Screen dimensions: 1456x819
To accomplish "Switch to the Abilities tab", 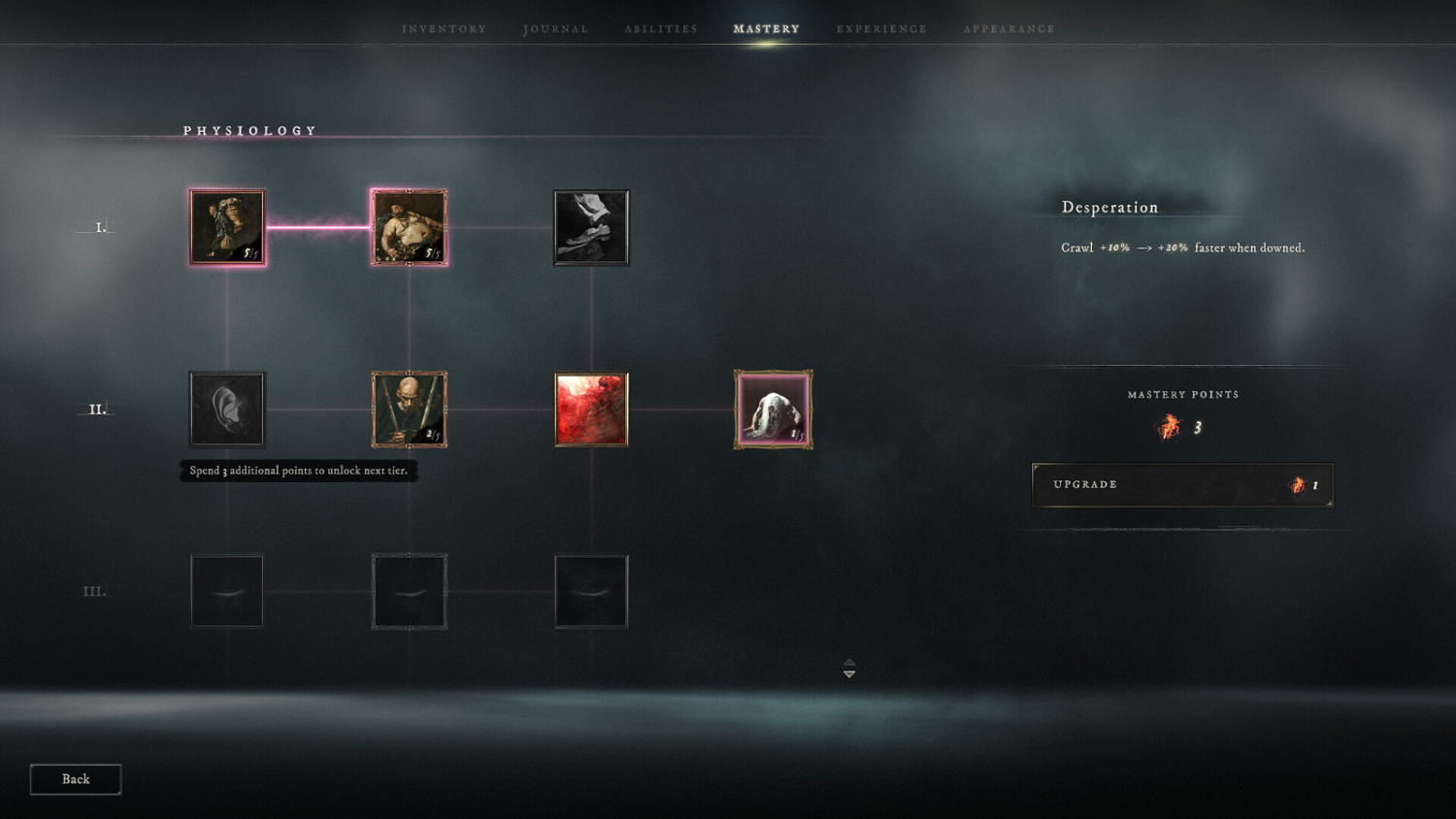I will [x=660, y=28].
